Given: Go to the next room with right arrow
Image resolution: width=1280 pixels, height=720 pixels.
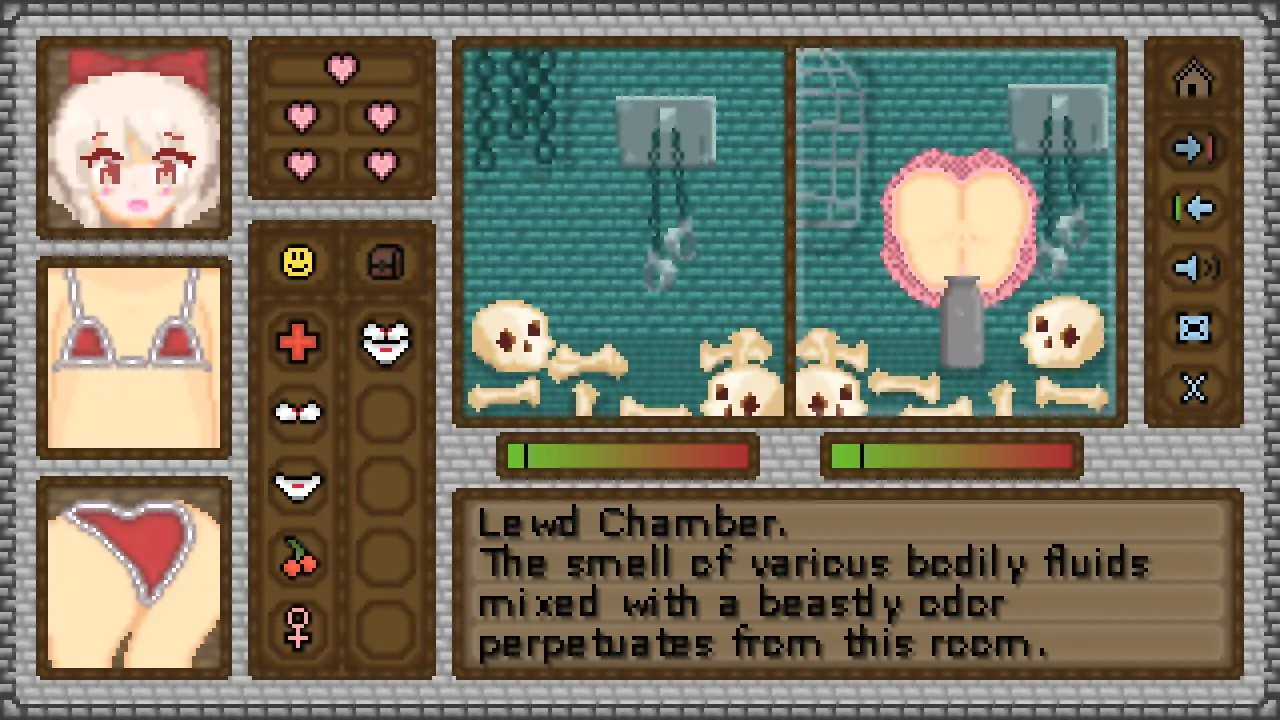Looking at the screenshot, I should point(1194,148).
